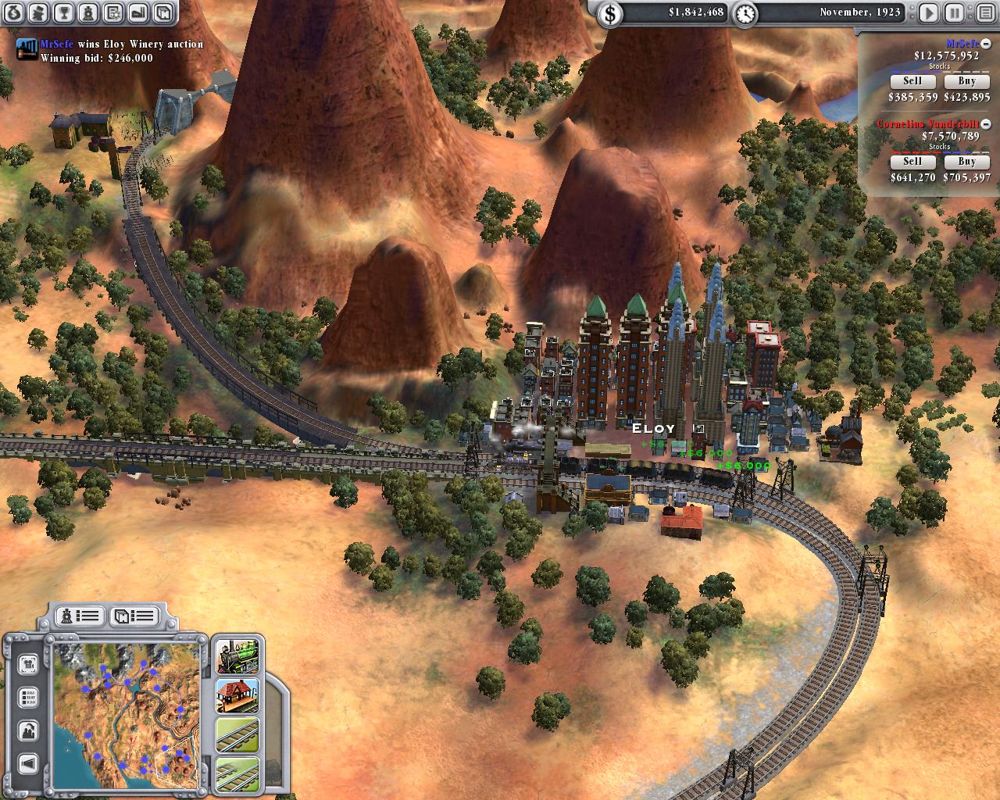Image resolution: width=1000 pixels, height=800 pixels.
Task: Collapse the Cornelius Vanderbilt player panel
Action: click(986, 123)
